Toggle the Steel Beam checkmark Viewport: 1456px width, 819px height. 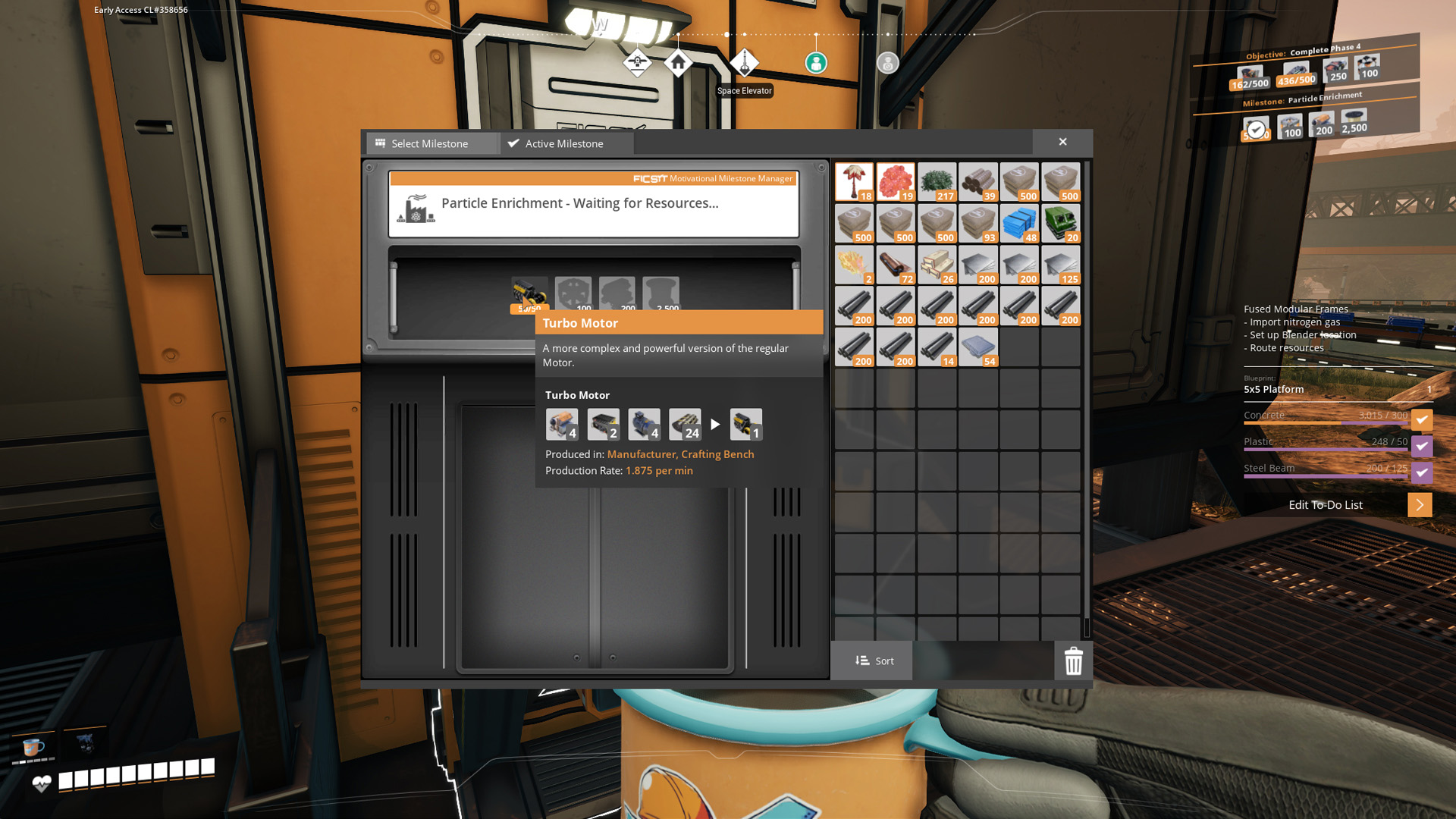tap(1422, 472)
